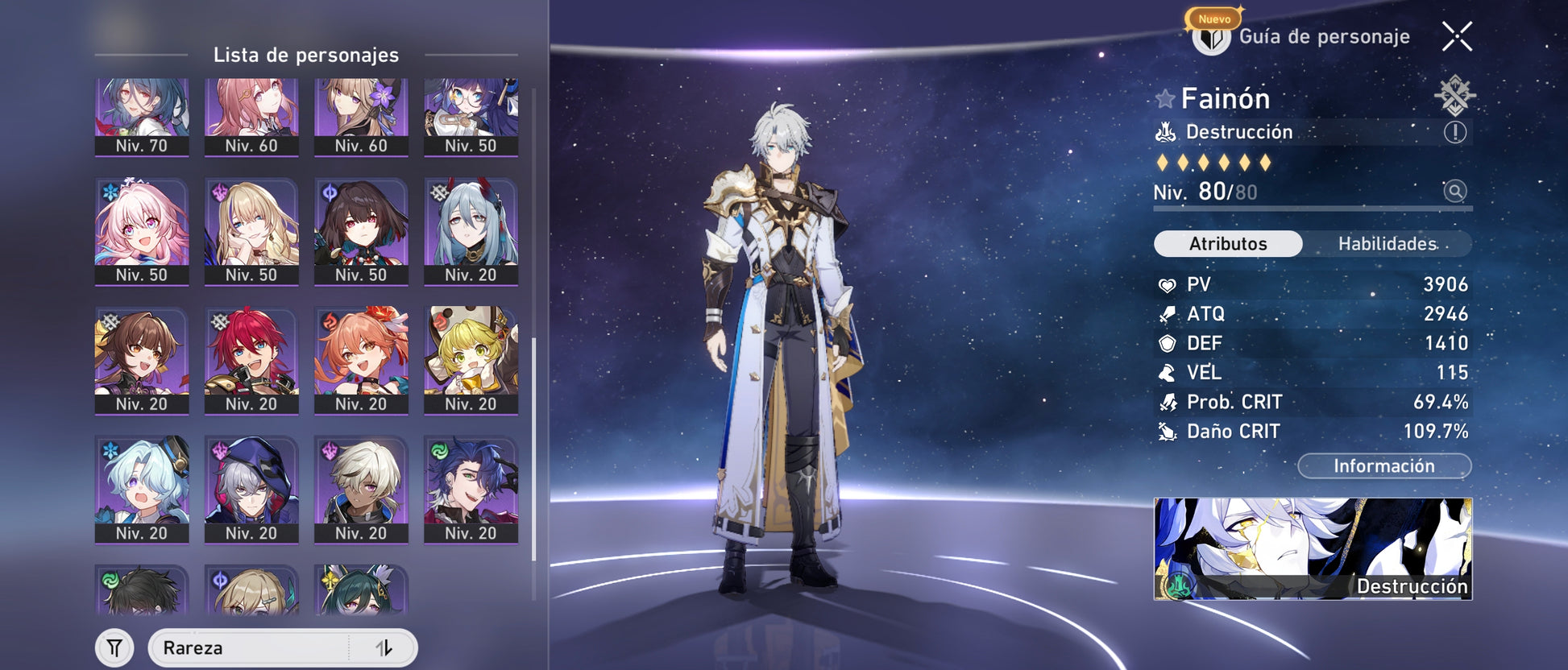Viewport: 1568px width, 670px height.
Task: Mark Fainón as favorite with star
Action: tap(1165, 99)
